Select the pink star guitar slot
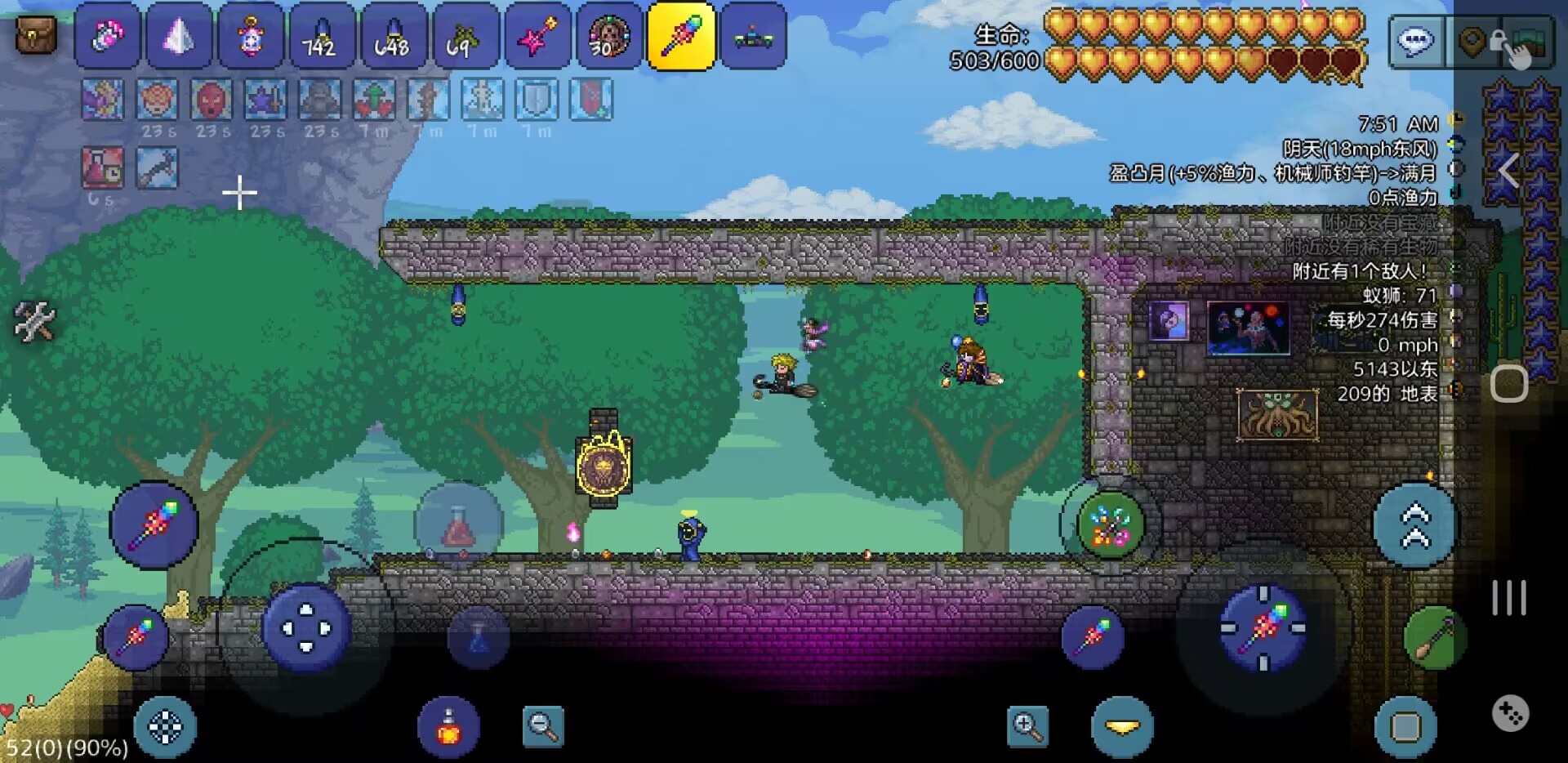This screenshot has height=763, width=1568. [x=537, y=37]
